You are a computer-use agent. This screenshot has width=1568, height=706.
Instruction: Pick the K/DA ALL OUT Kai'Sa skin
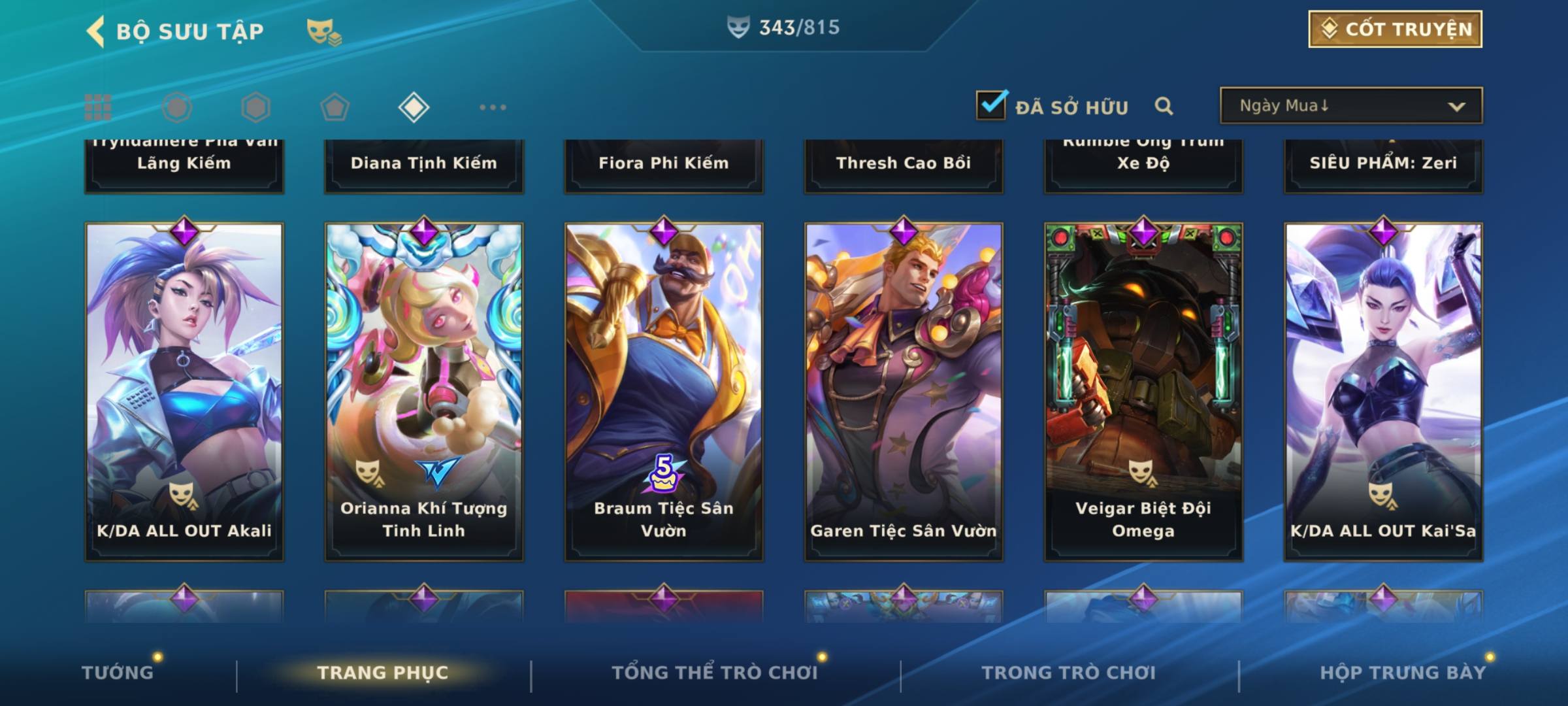pyautogui.click(x=1383, y=392)
